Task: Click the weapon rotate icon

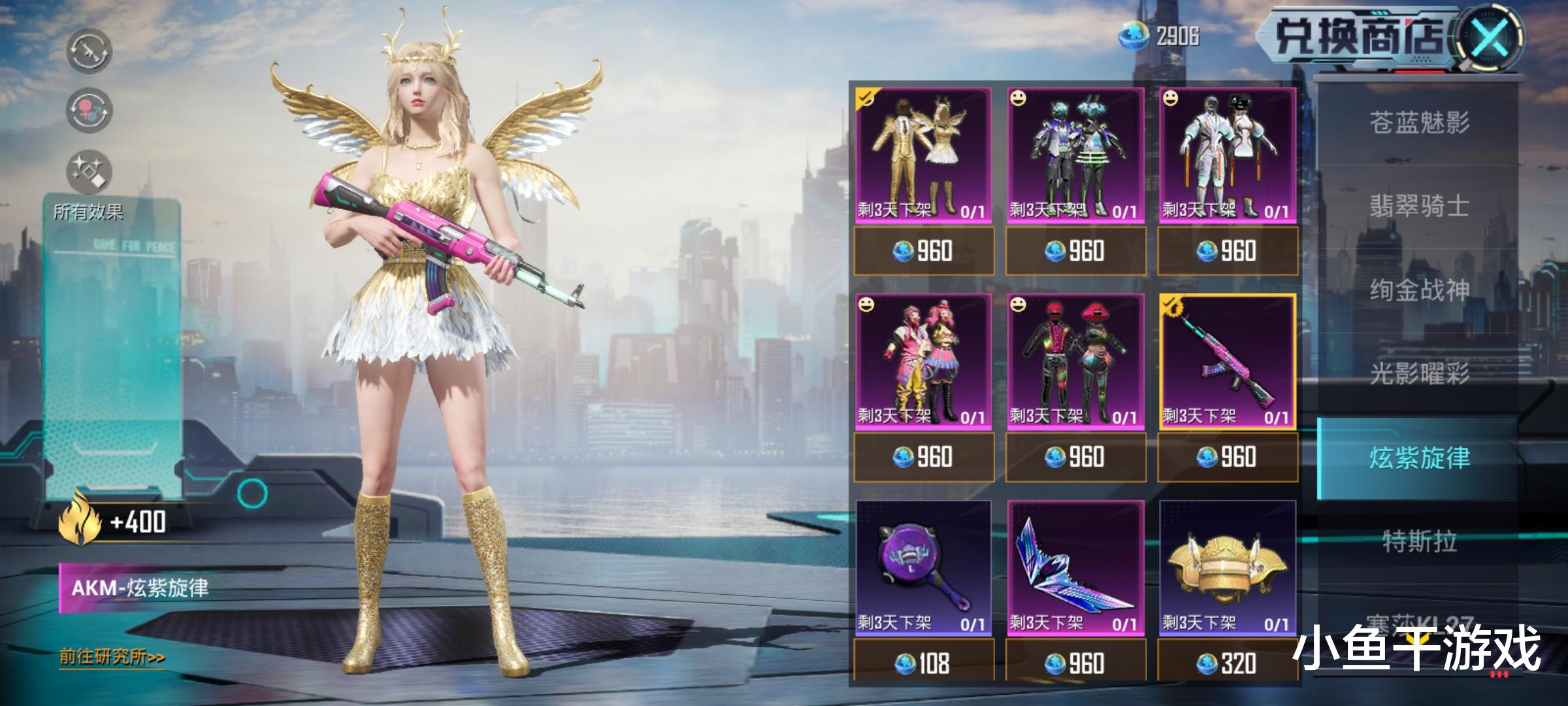Action: pos(89,51)
